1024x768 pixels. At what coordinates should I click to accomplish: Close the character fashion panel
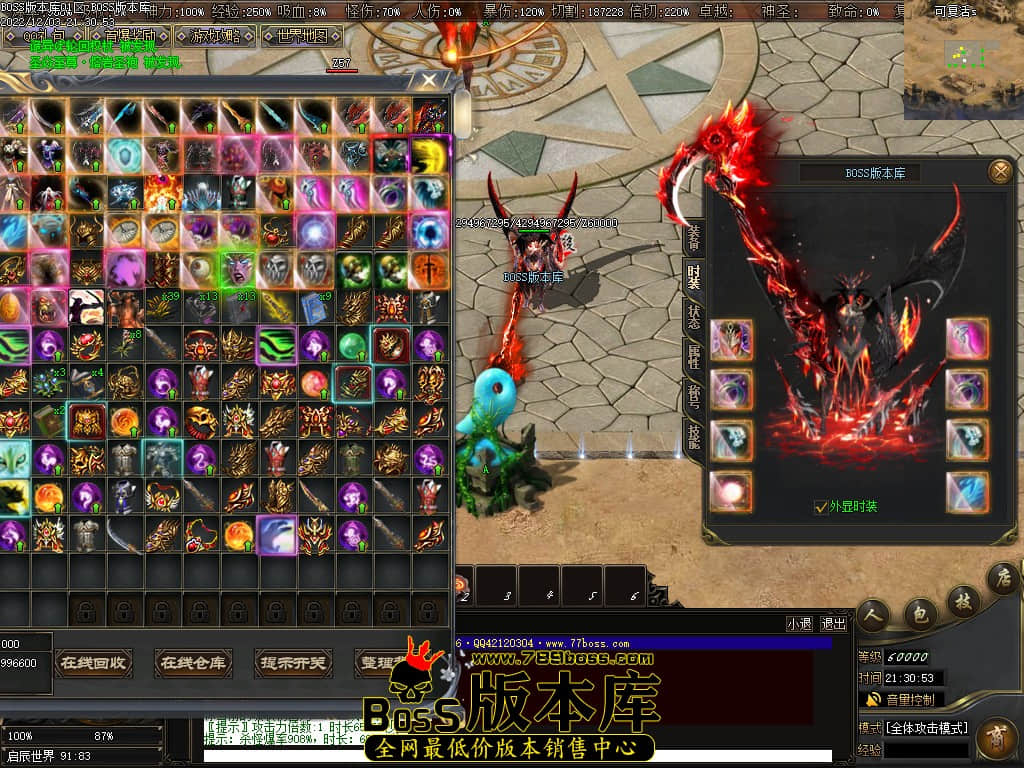999,172
